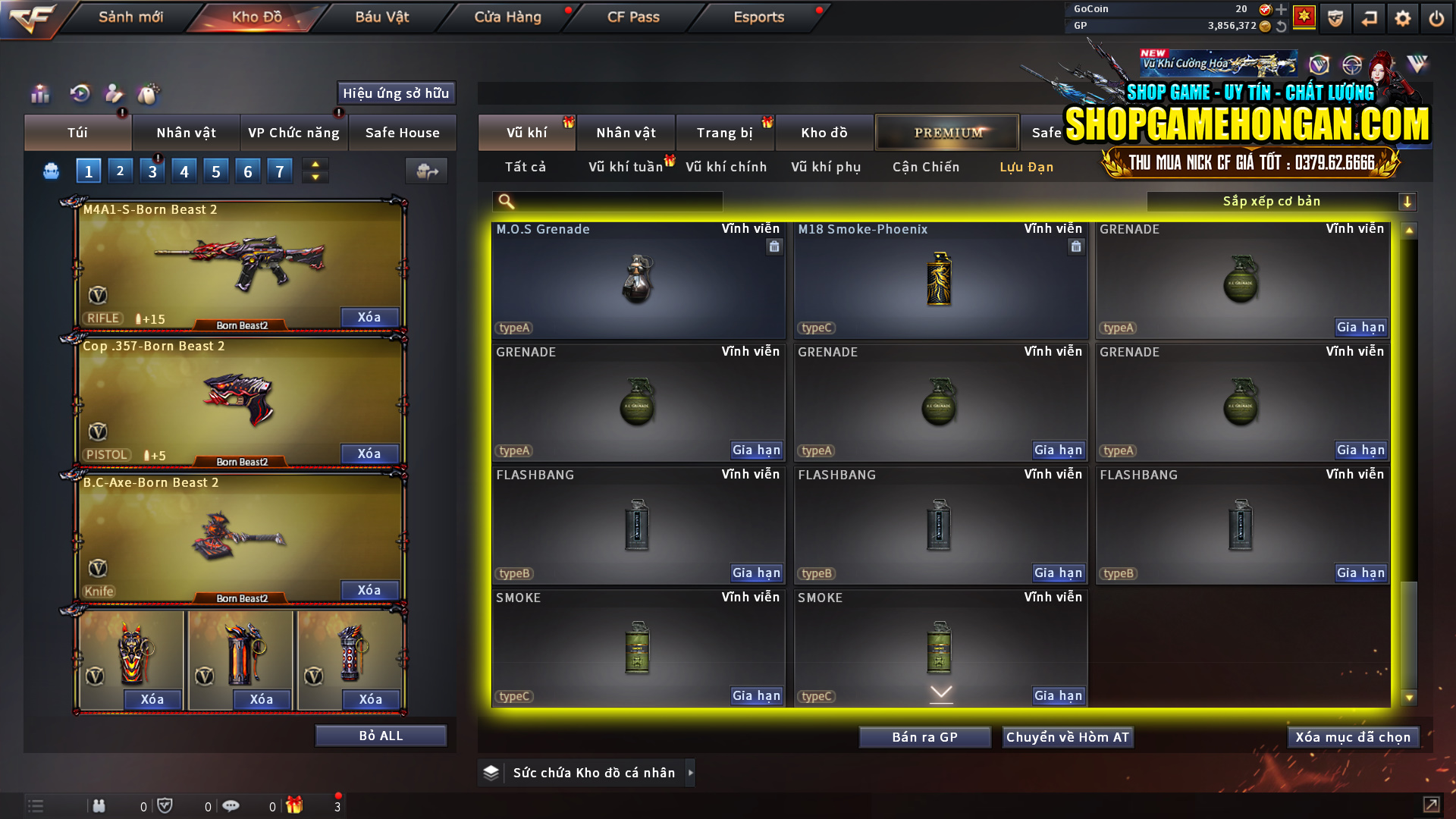The width and height of the screenshot is (1456, 819).
Task: Click the friends icon in the bottom bar
Action: tap(99, 805)
